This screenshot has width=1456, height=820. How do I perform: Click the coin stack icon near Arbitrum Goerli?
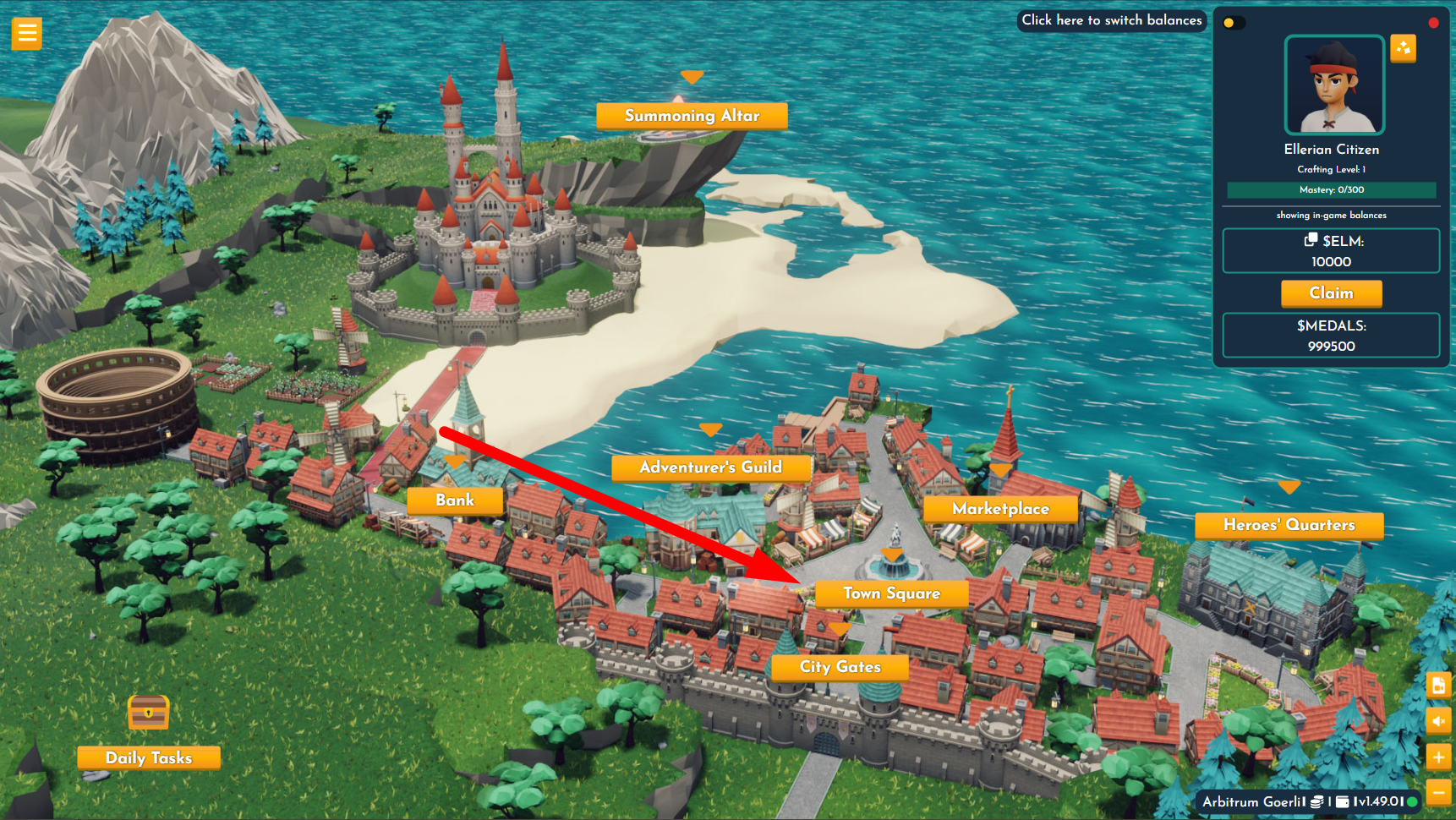pos(1316,801)
